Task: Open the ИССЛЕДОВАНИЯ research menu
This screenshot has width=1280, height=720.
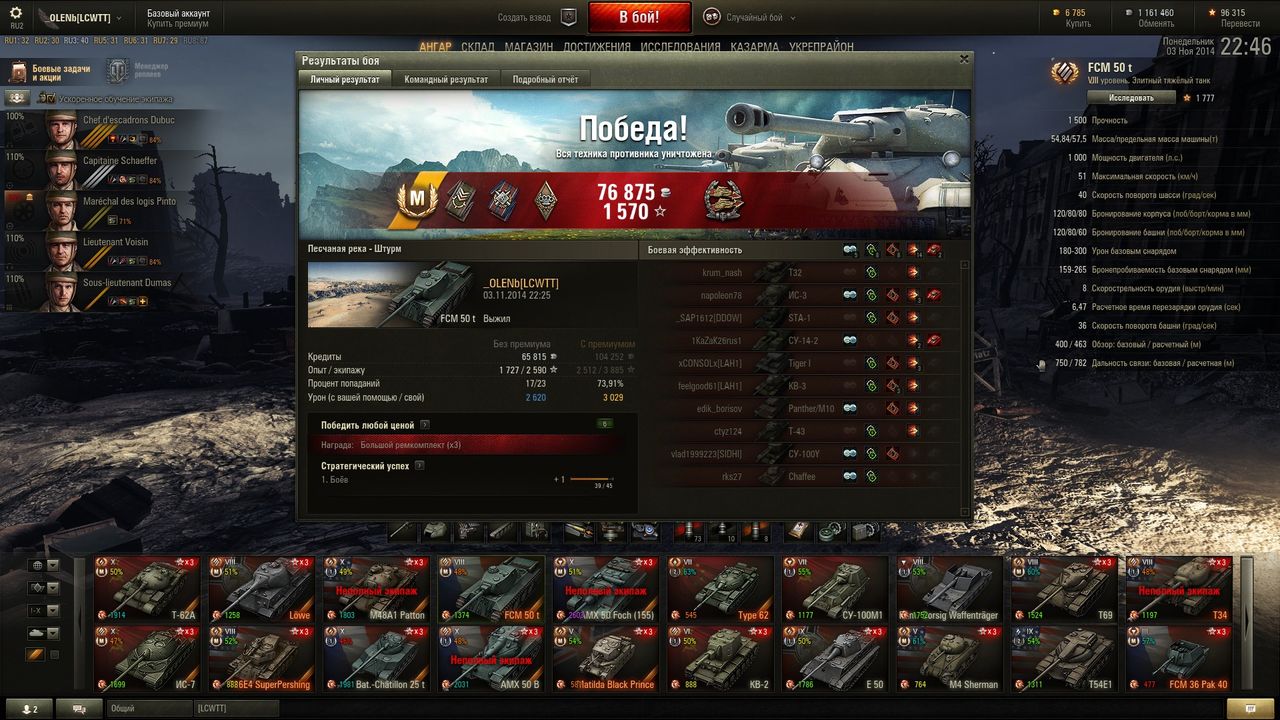Action: click(x=680, y=47)
